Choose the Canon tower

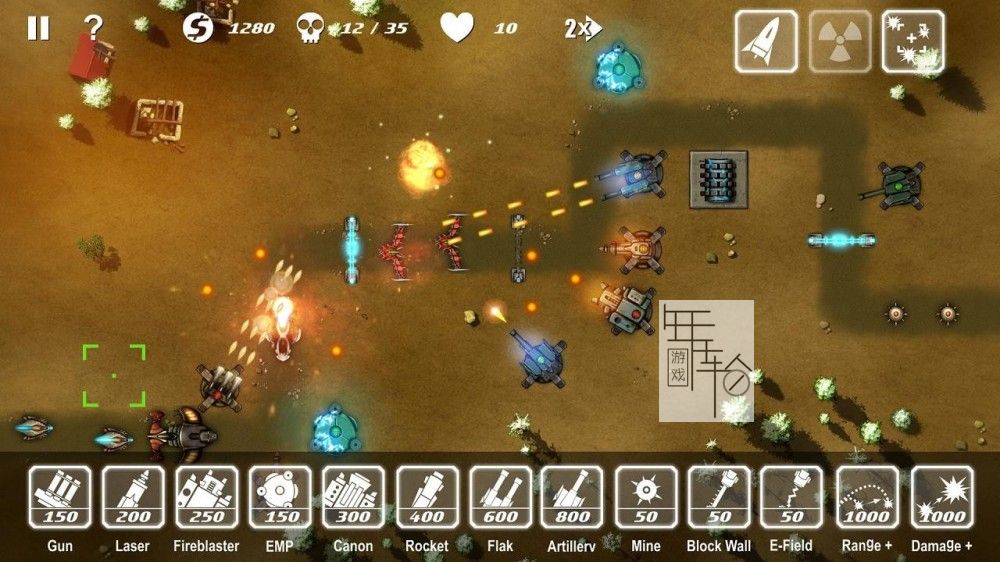(x=353, y=497)
